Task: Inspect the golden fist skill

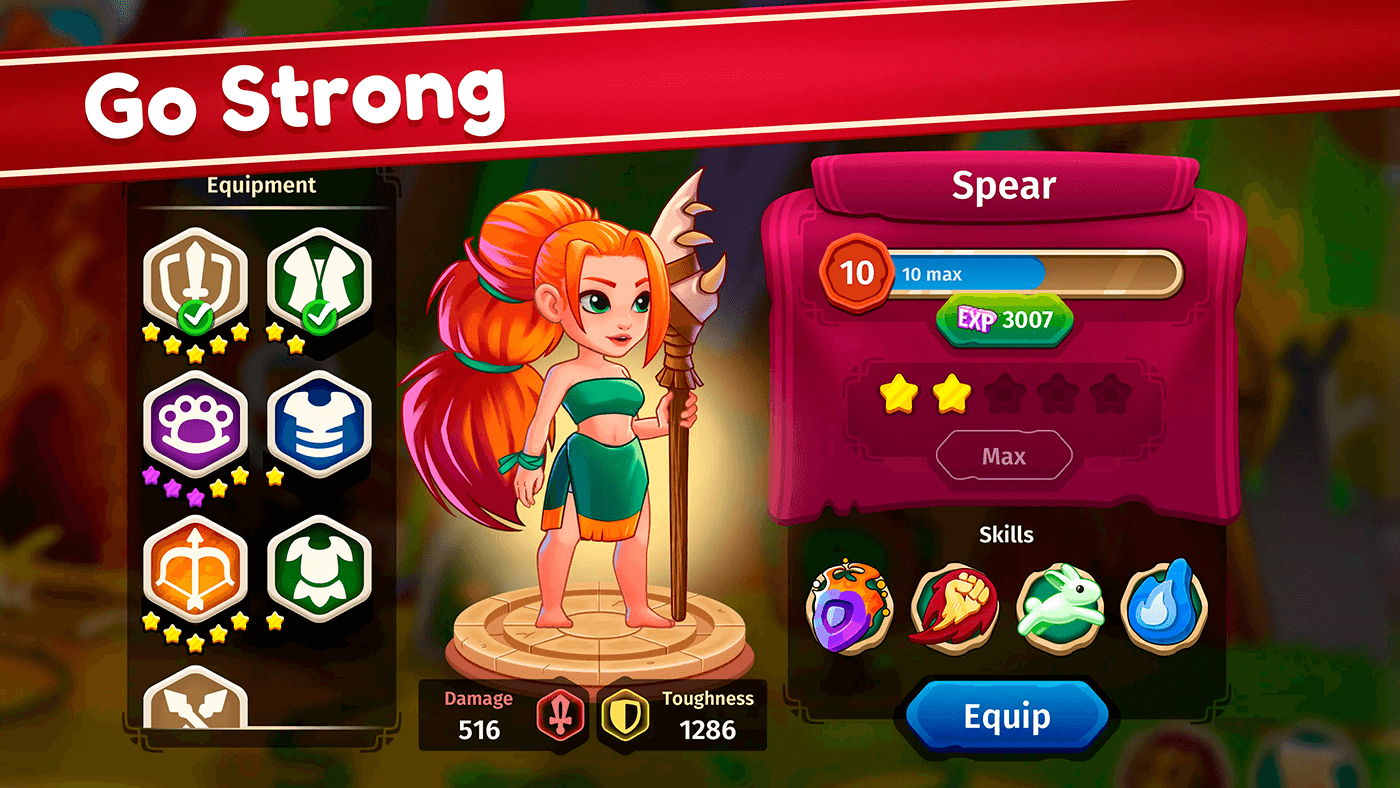Action: [954, 607]
